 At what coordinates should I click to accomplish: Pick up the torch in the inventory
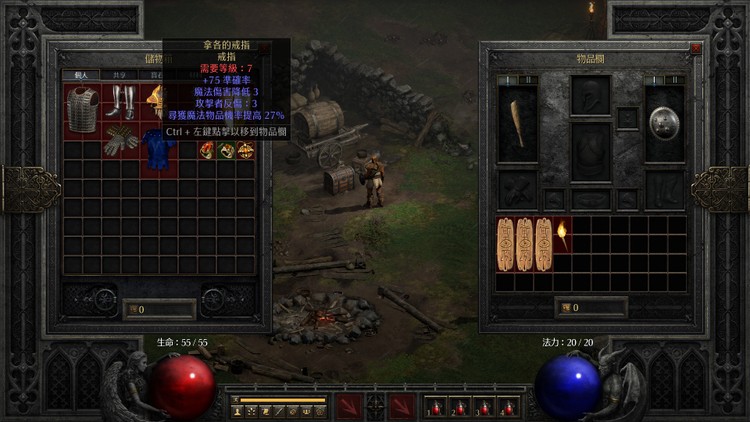[563, 236]
